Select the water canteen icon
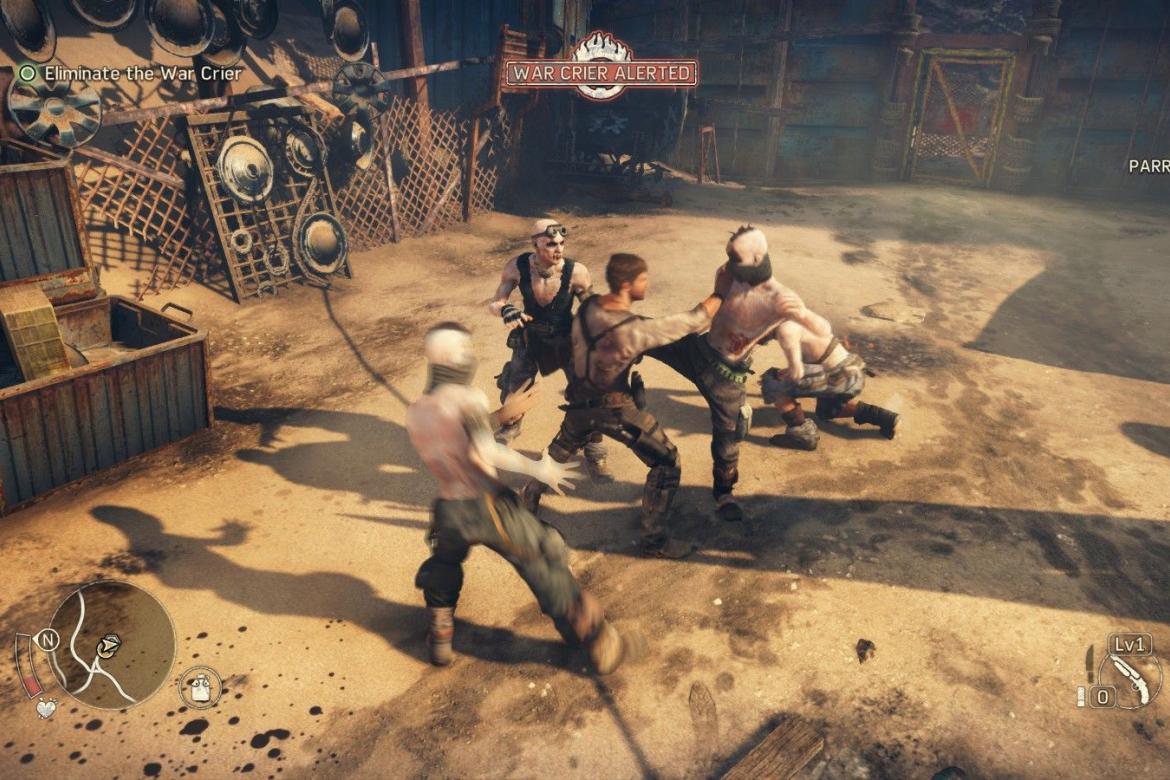The width and height of the screenshot is (1170, 780). tap(200, 687)
